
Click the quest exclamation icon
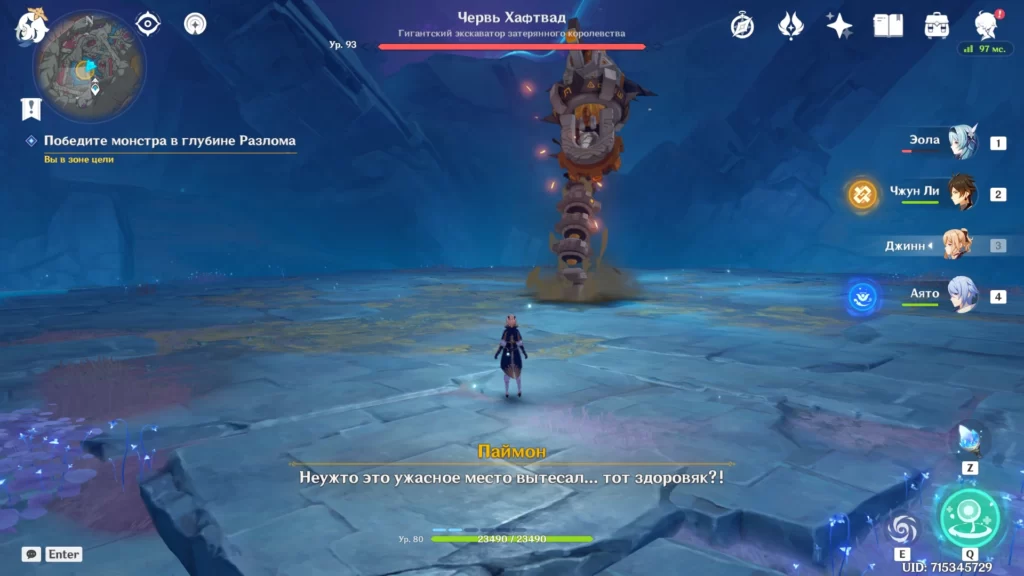click(x=31, y=108)
